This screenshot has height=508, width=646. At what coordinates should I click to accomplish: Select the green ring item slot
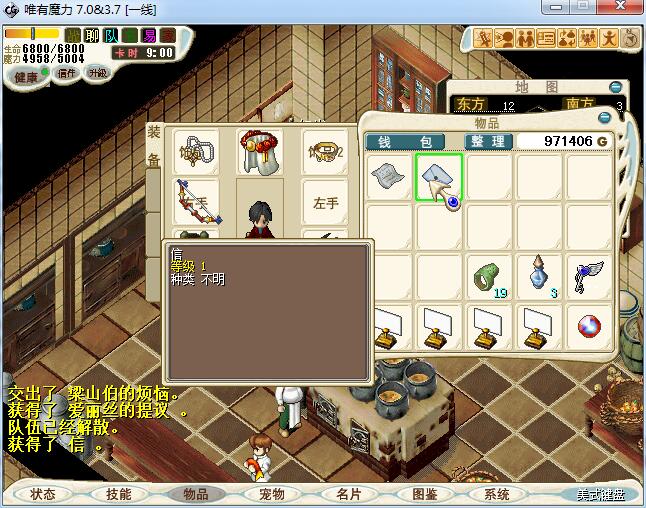click(x=489, y=276)
